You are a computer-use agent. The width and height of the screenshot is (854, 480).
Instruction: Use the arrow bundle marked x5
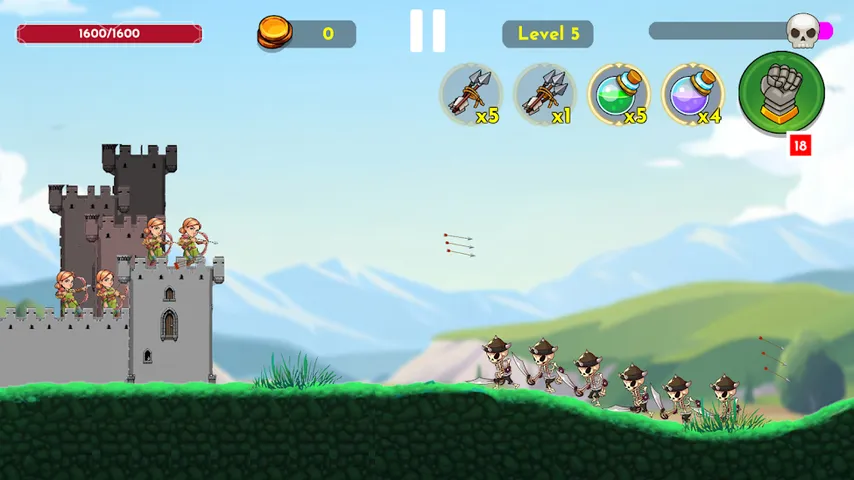471,95
